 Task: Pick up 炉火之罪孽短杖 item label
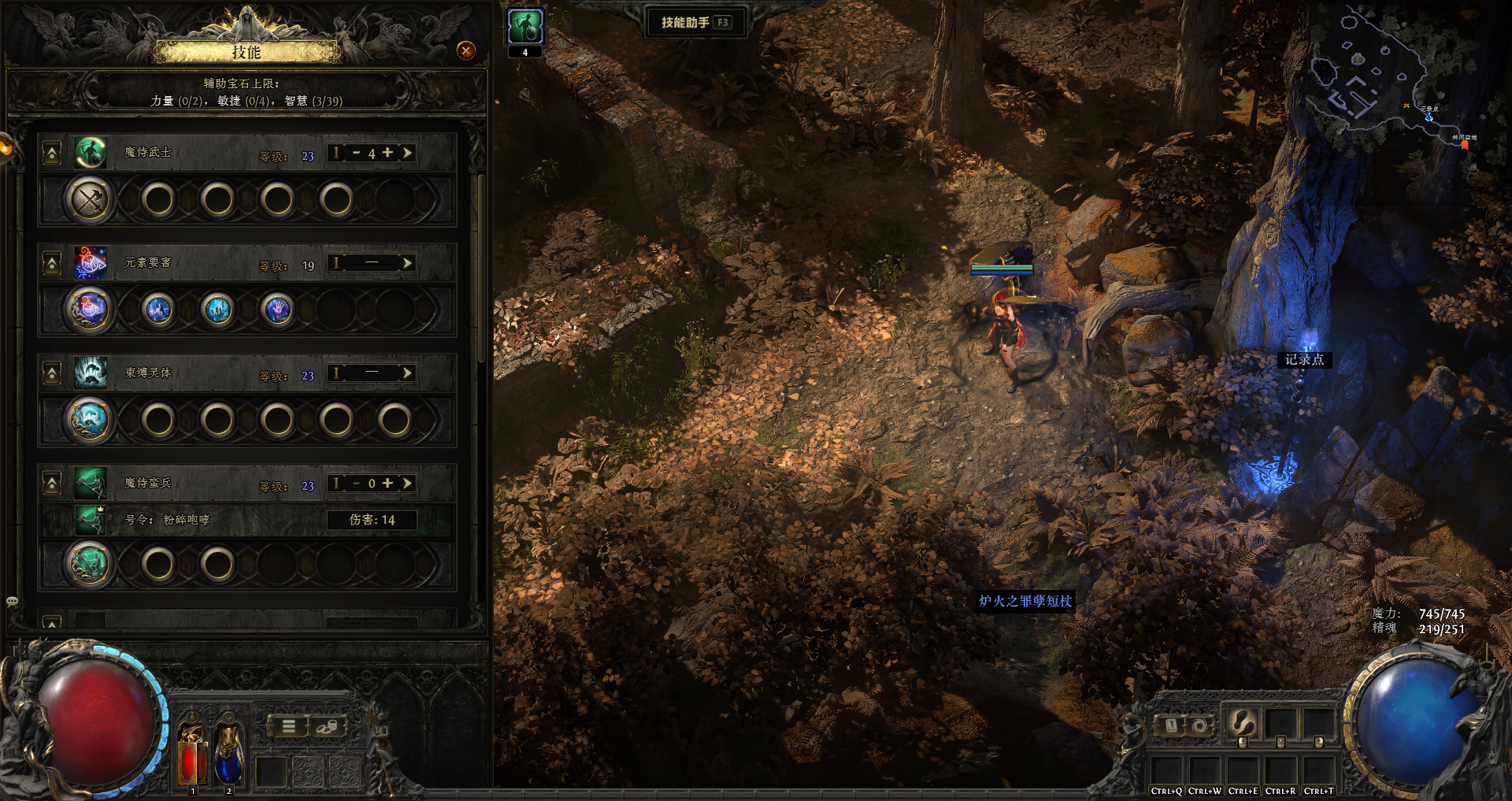[1025, 601]
